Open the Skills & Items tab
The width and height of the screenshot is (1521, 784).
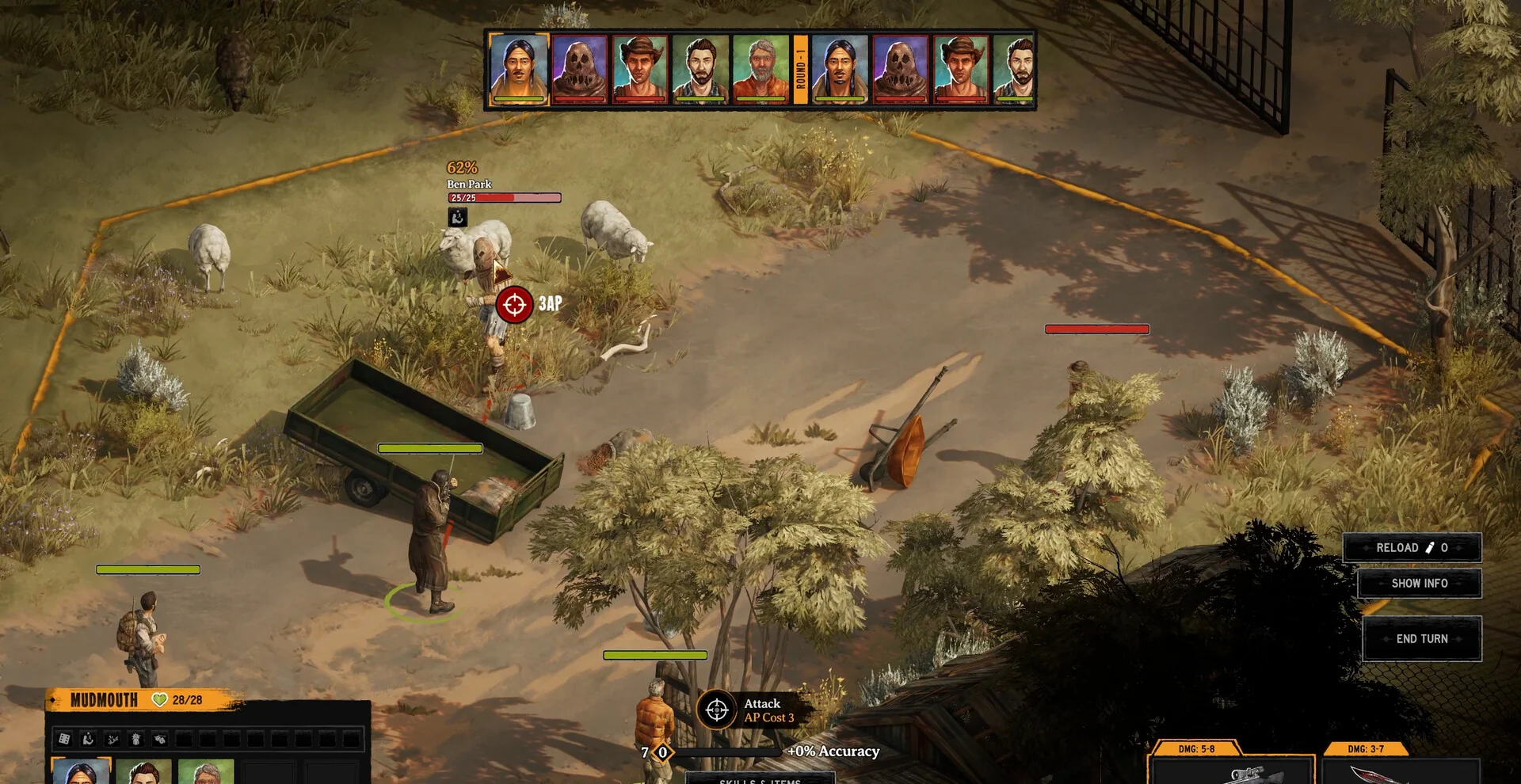[x=760, y=779]
